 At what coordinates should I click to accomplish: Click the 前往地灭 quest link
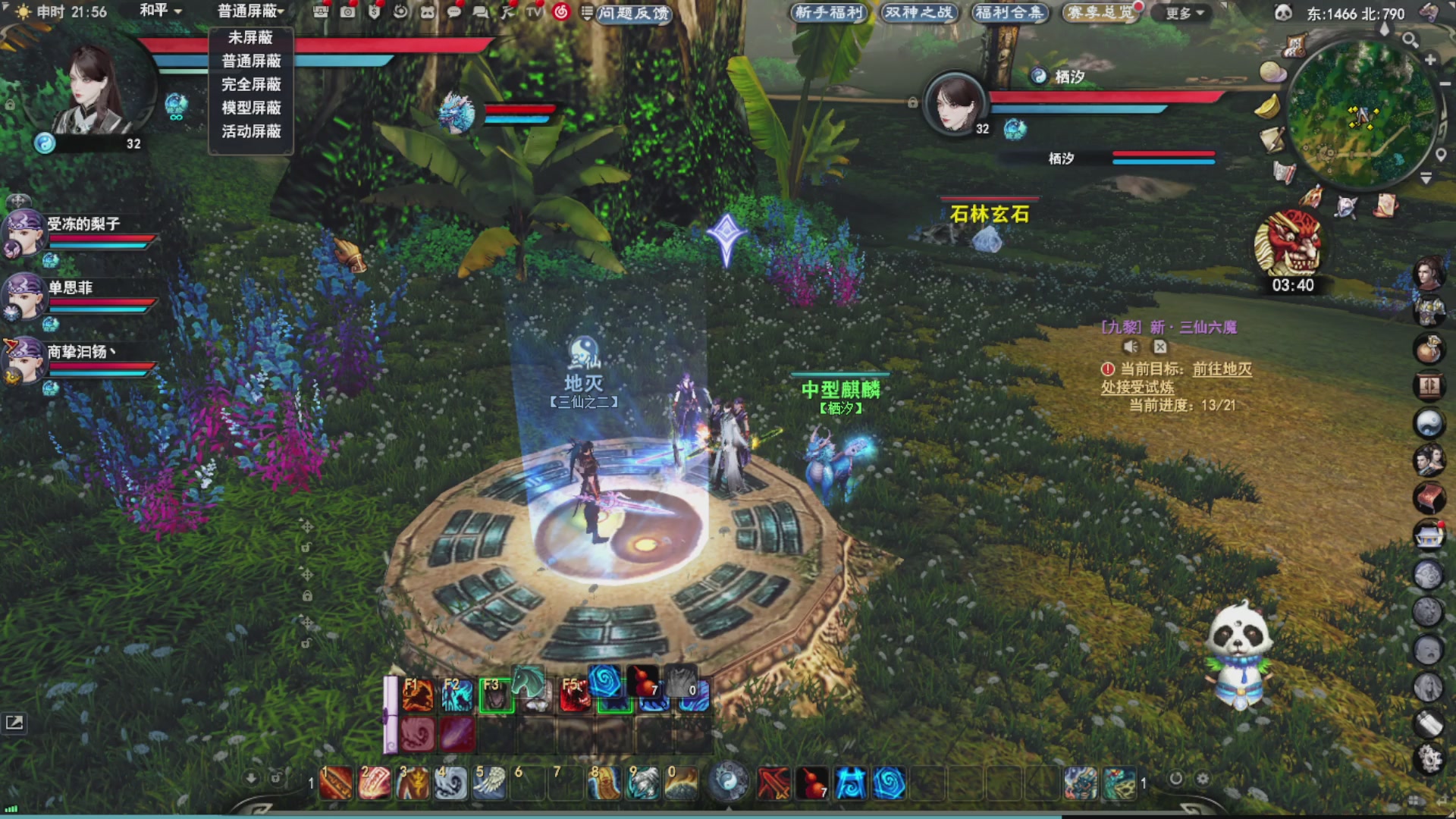[x=1222, y=369]
